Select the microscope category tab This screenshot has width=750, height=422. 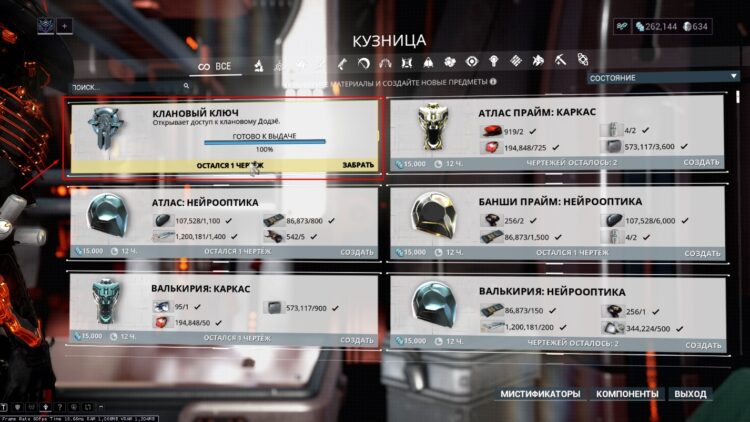click(x=257, y=66)
